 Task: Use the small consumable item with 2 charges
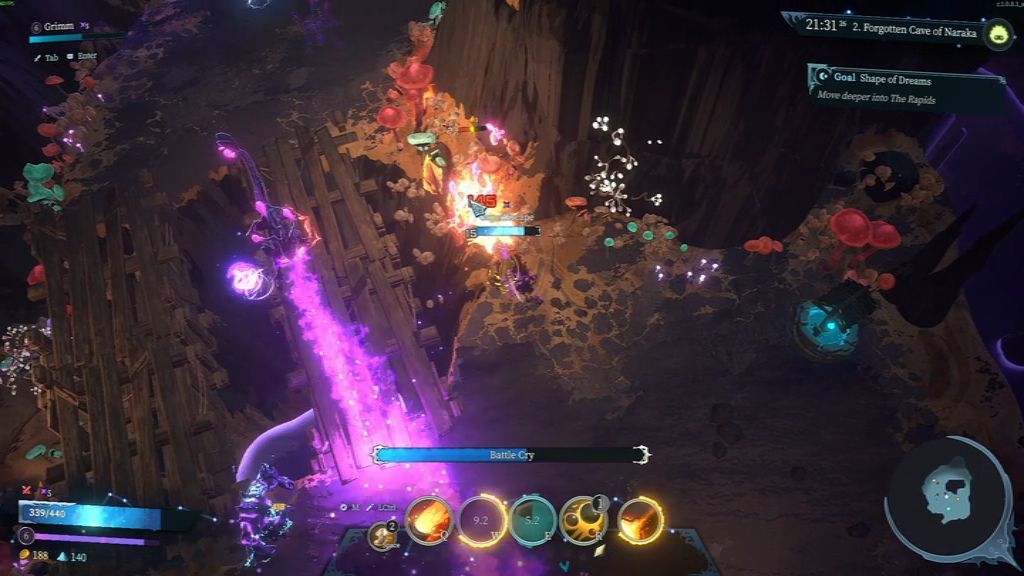point(381,536)
